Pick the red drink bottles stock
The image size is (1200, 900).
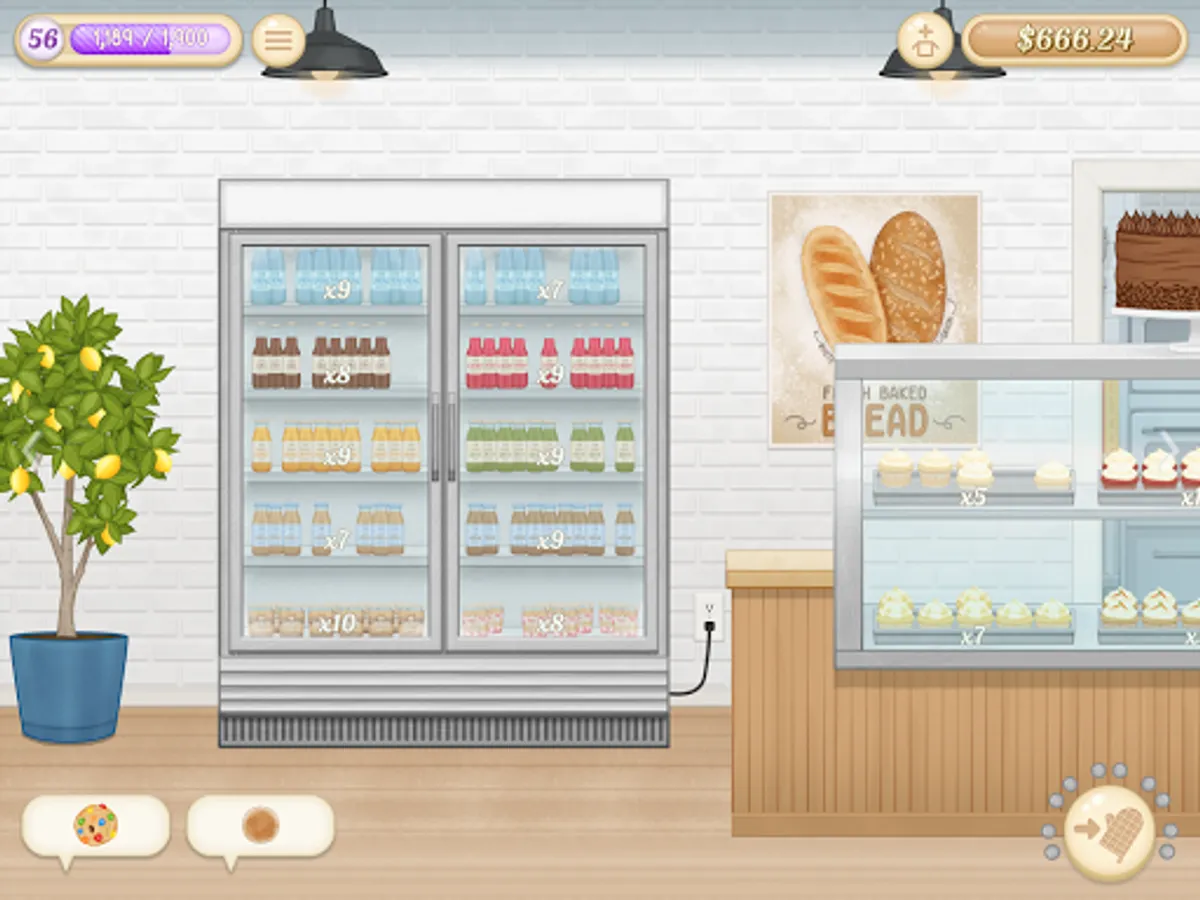coord(549,363)
